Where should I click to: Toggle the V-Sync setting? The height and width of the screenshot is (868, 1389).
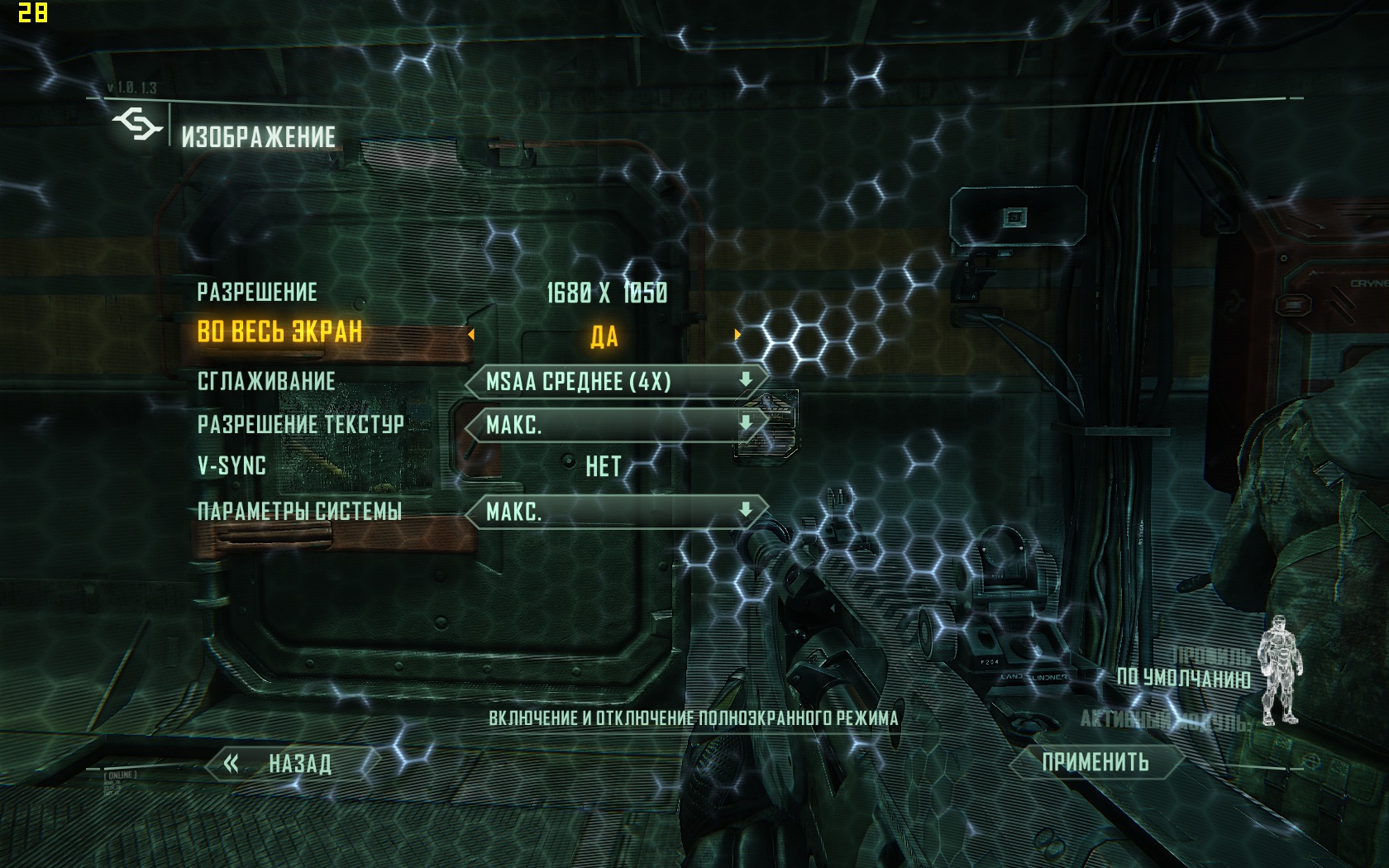[x=603, y=467]
